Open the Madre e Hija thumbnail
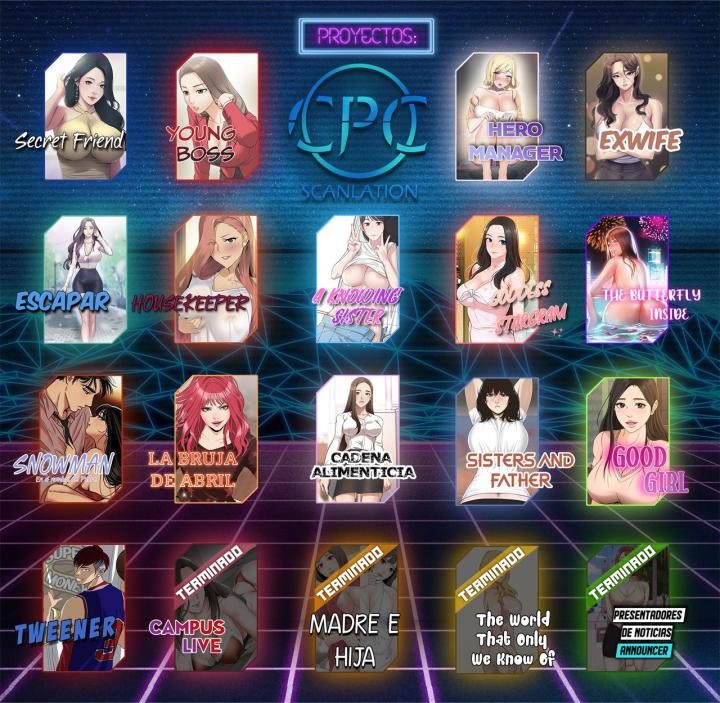 pos(355,606)
